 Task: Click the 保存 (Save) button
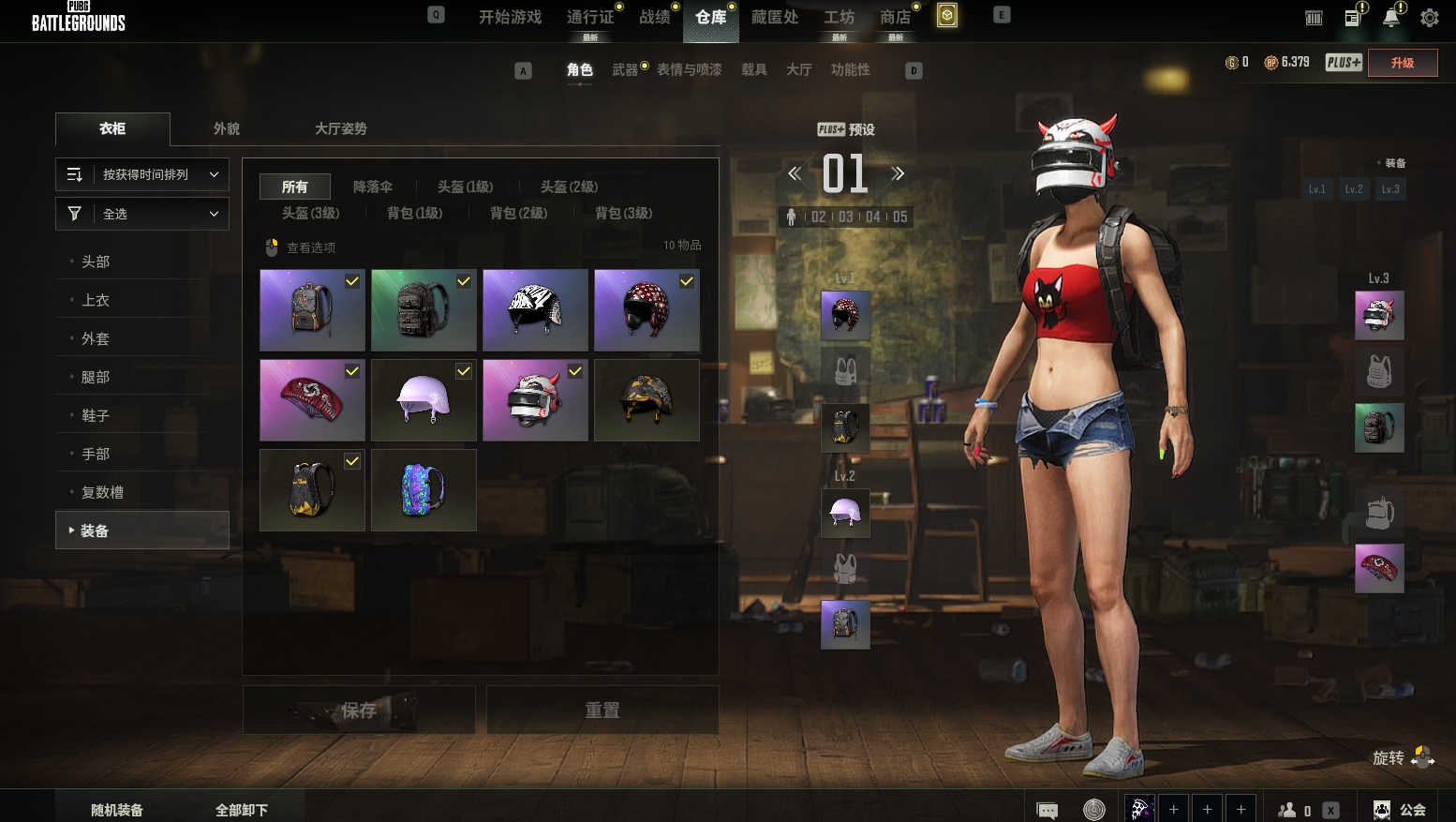pyautogui.click(x=359, y=710)
